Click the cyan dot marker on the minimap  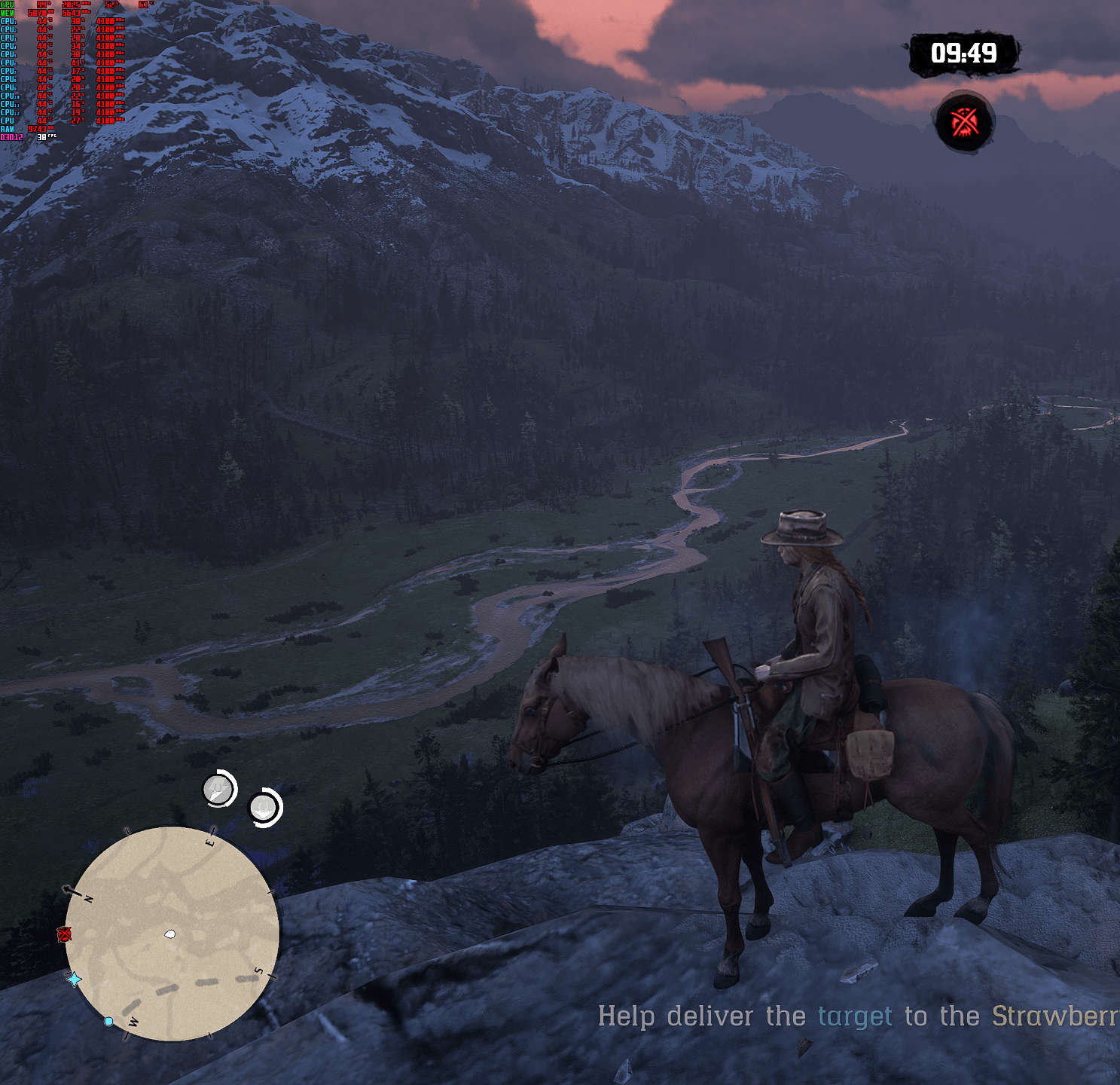tap(108, 1021)
